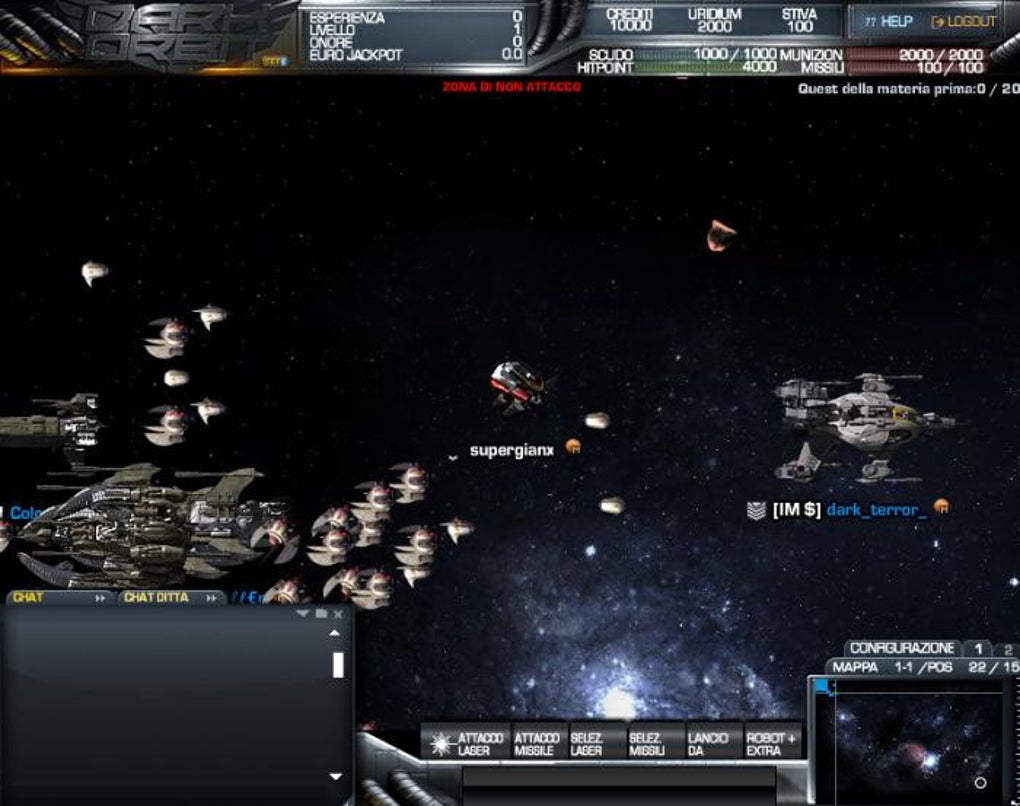Click on the minimap
The image size is (1020, 806).
910,740
